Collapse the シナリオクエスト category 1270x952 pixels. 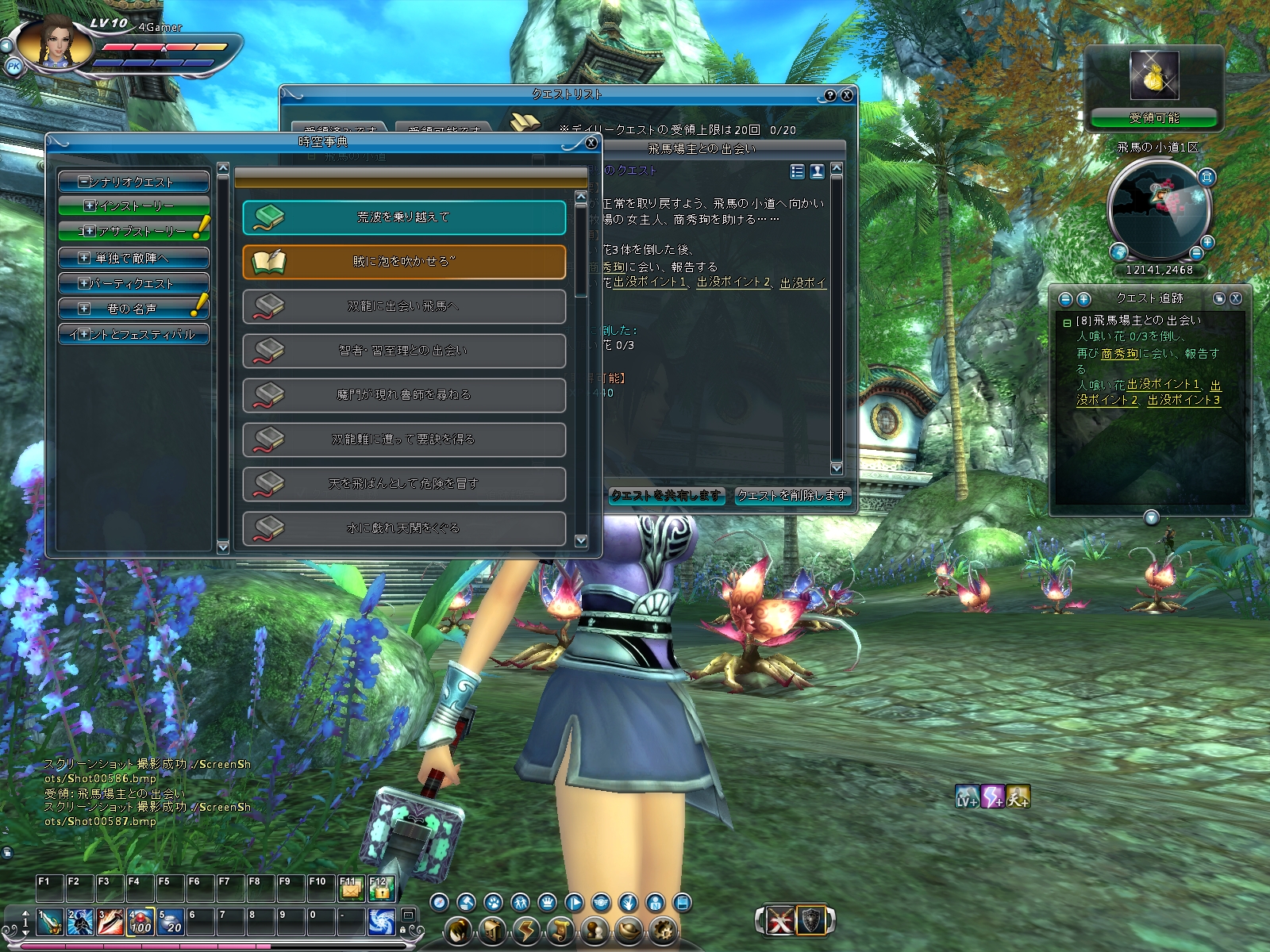click(x=83, y=182)
